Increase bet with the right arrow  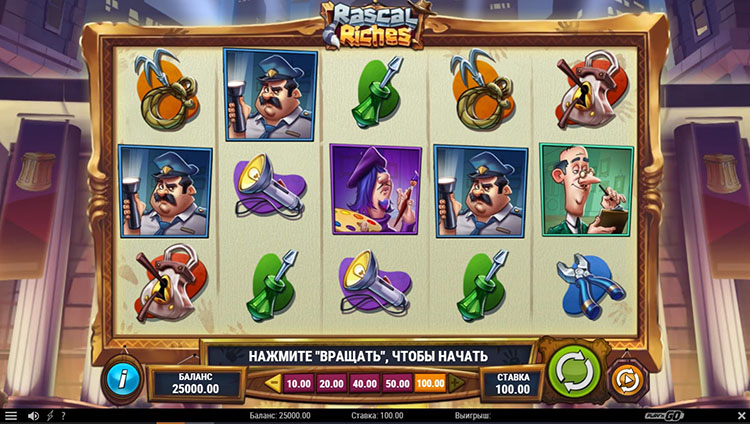[458, 383]
